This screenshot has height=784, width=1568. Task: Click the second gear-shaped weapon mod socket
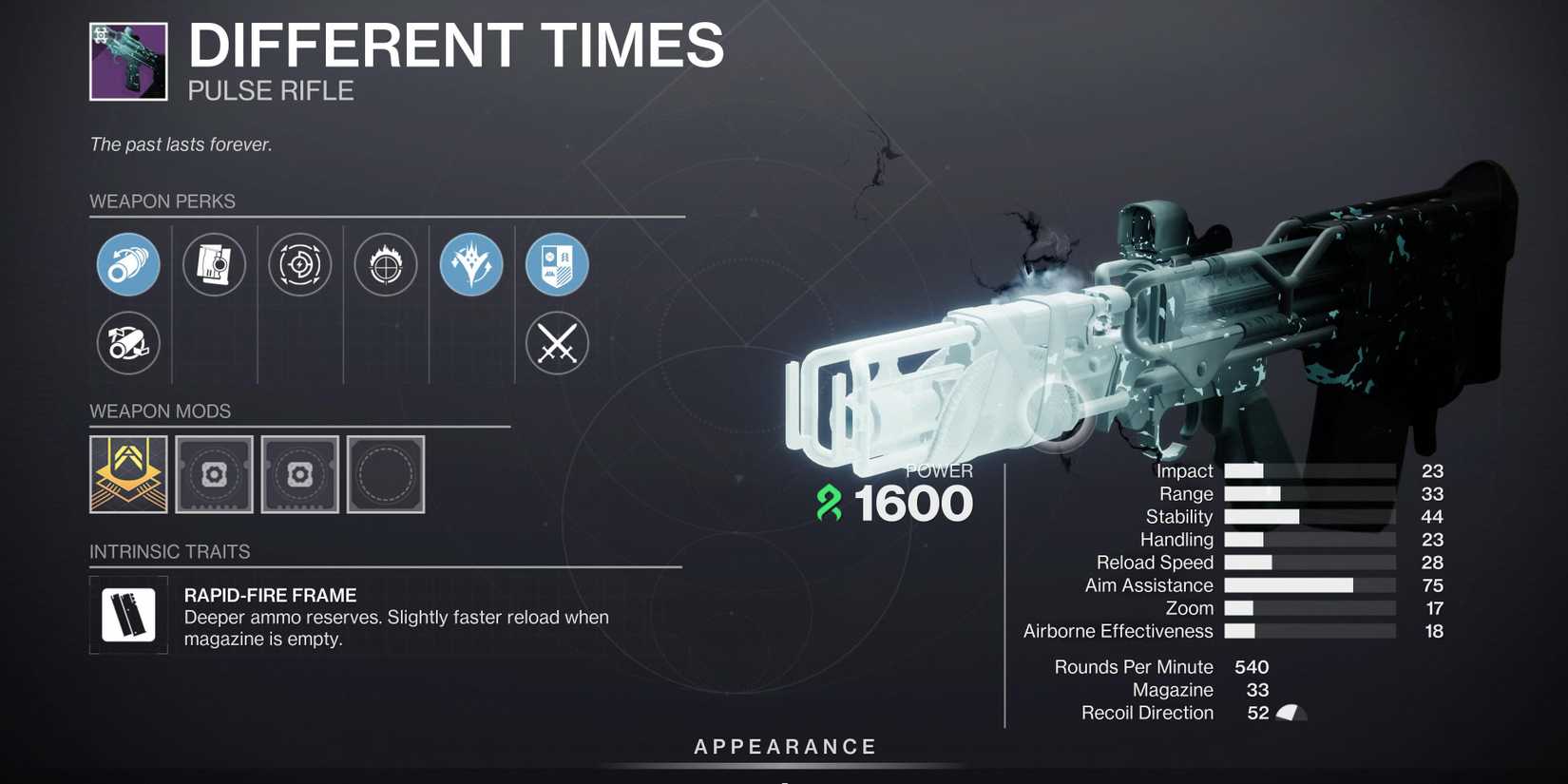(299, 473)
